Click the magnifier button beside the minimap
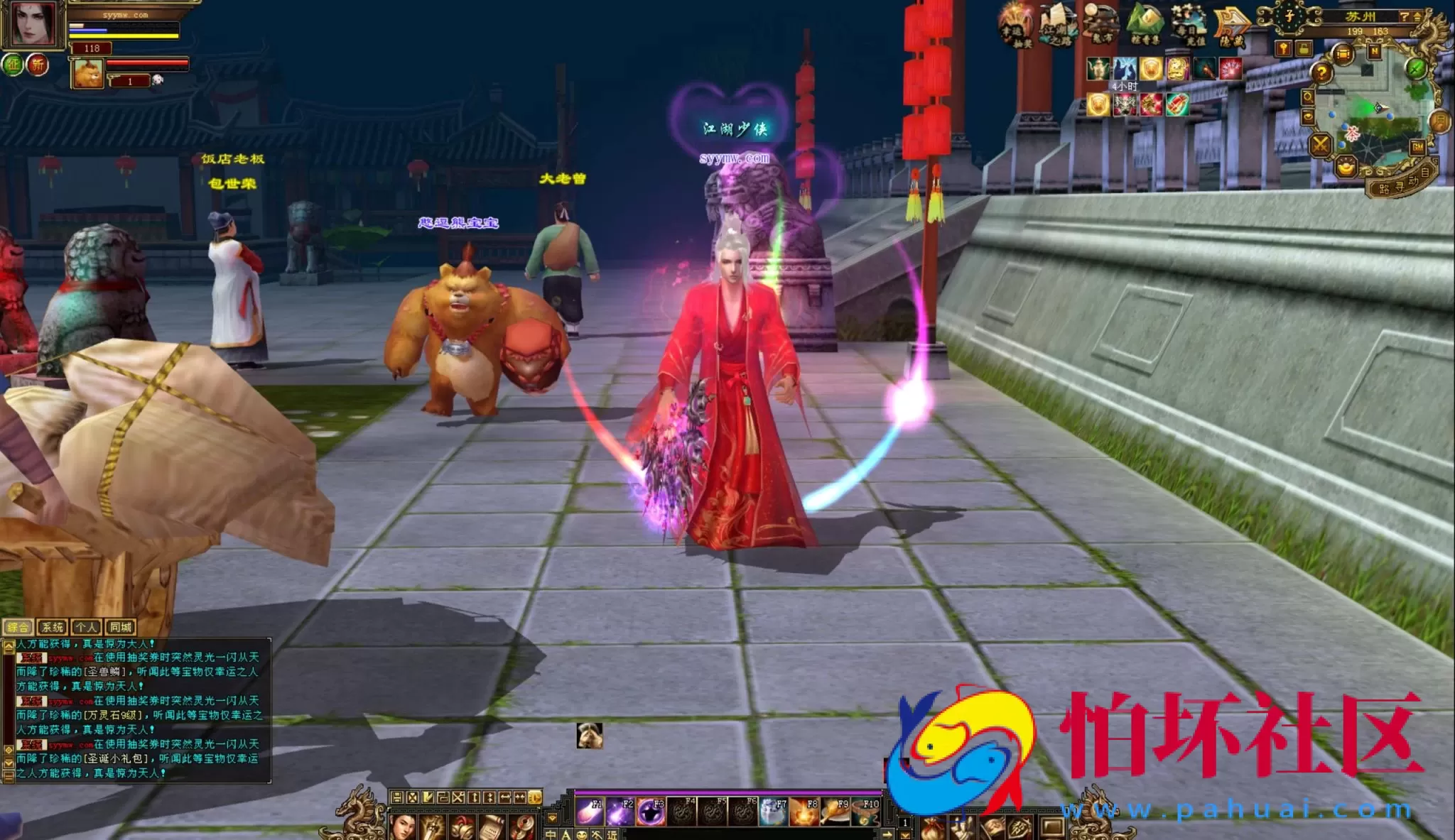This screenshot has height=840, width=1455. coord(1308,97)
